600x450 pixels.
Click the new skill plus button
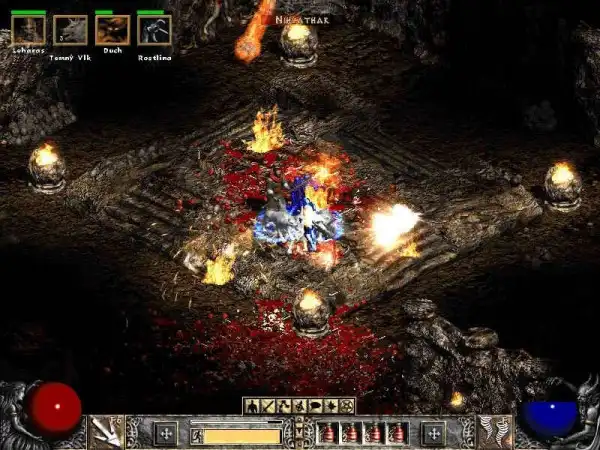coord(433,433)
